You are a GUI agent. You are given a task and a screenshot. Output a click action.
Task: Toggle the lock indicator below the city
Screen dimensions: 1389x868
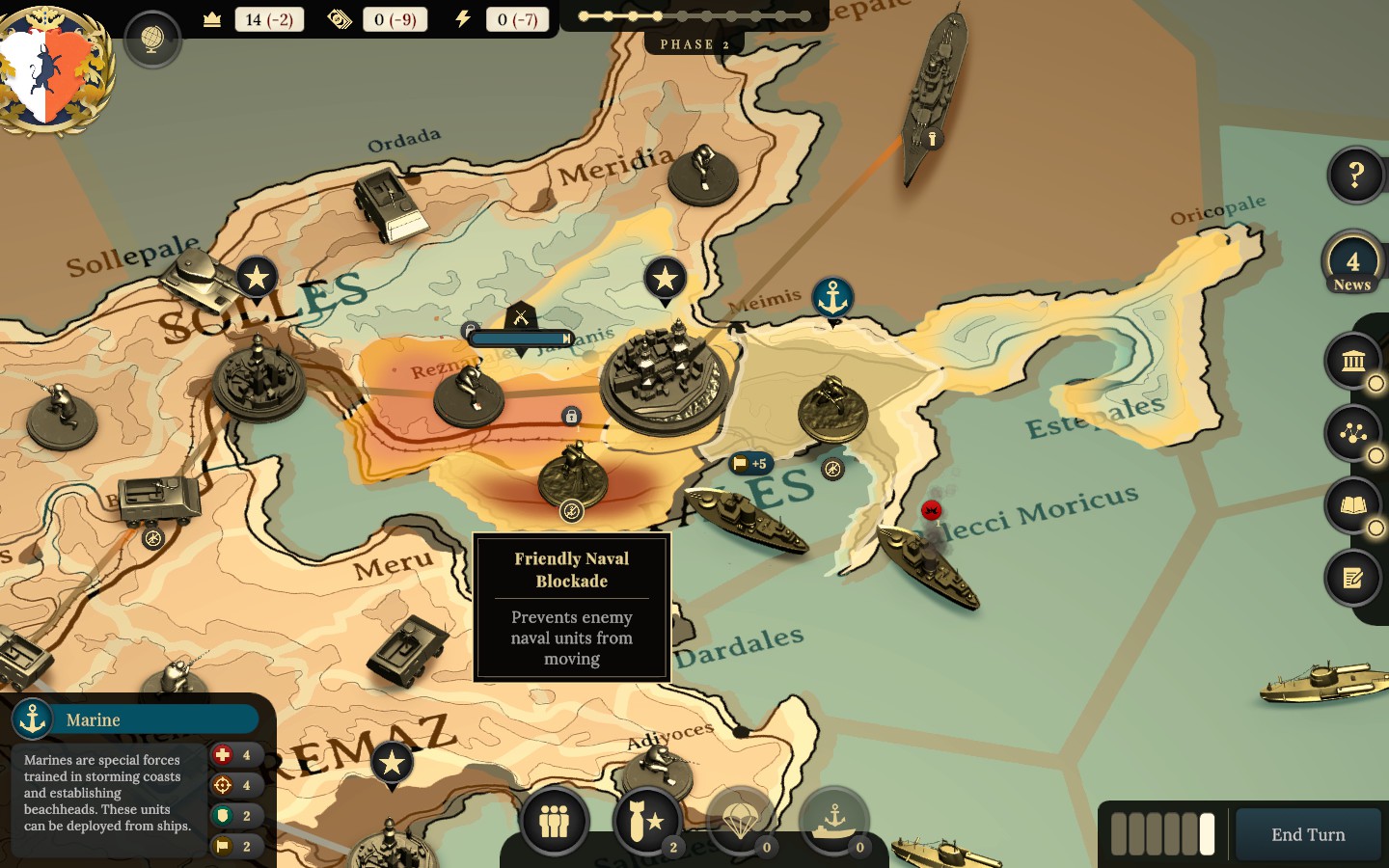pos(572,416)
